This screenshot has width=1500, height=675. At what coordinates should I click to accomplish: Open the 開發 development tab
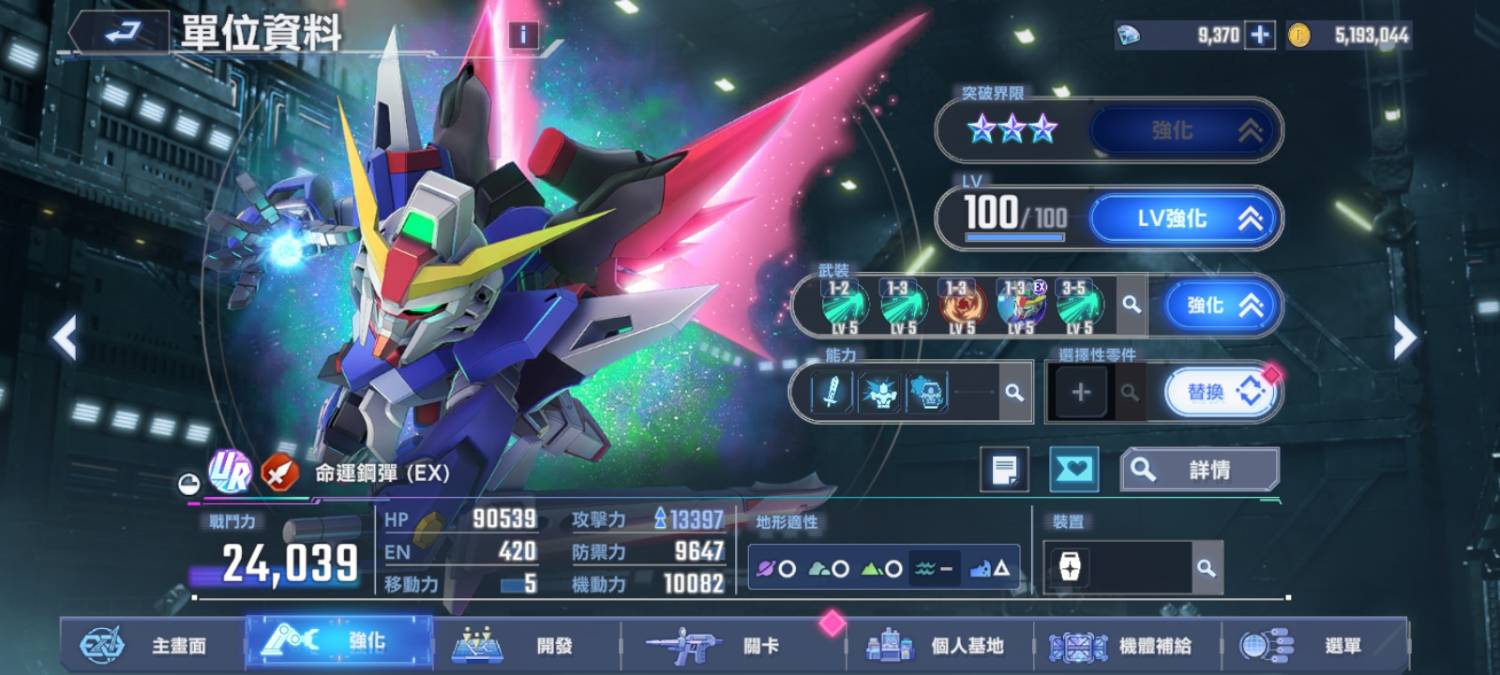527,646
